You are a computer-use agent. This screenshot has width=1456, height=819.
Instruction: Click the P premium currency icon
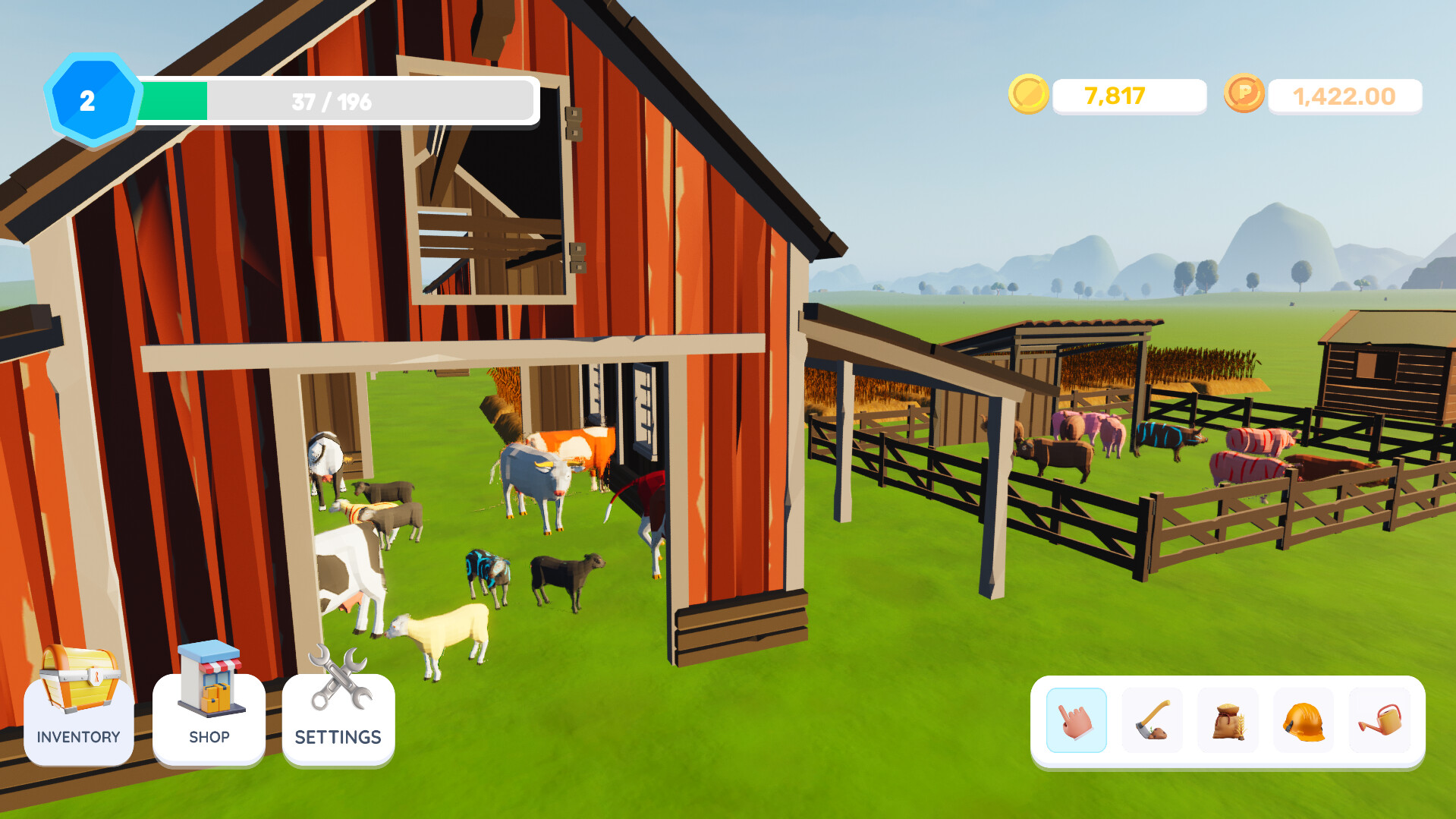click(x=1244, y=95)
